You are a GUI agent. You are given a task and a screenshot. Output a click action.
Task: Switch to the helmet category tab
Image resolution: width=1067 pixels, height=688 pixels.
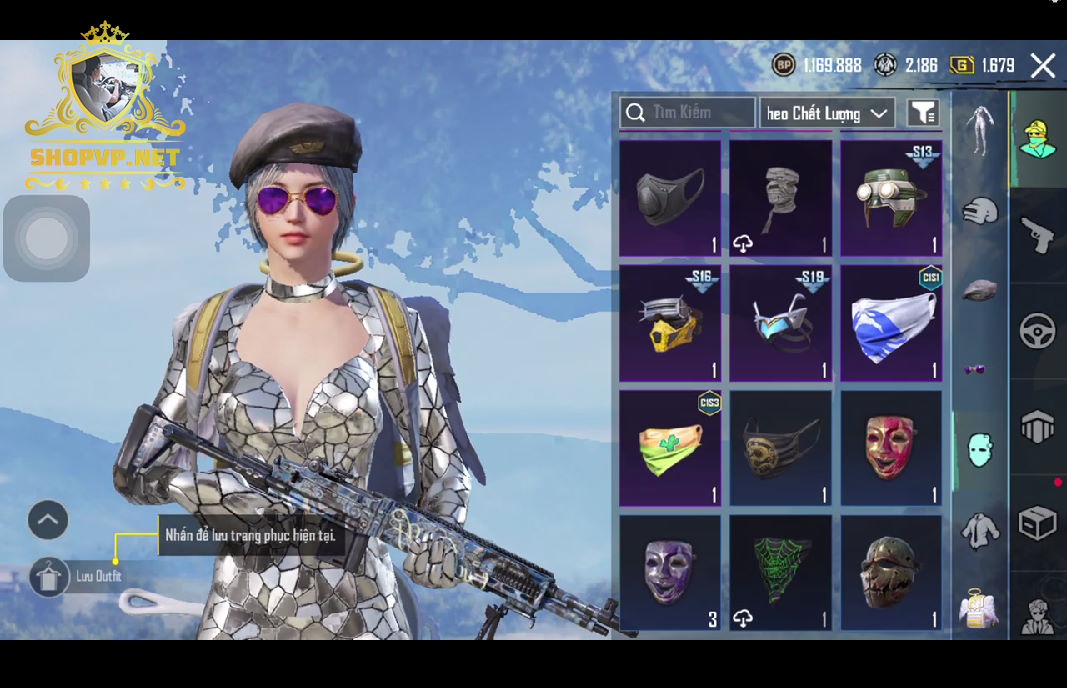980,211
